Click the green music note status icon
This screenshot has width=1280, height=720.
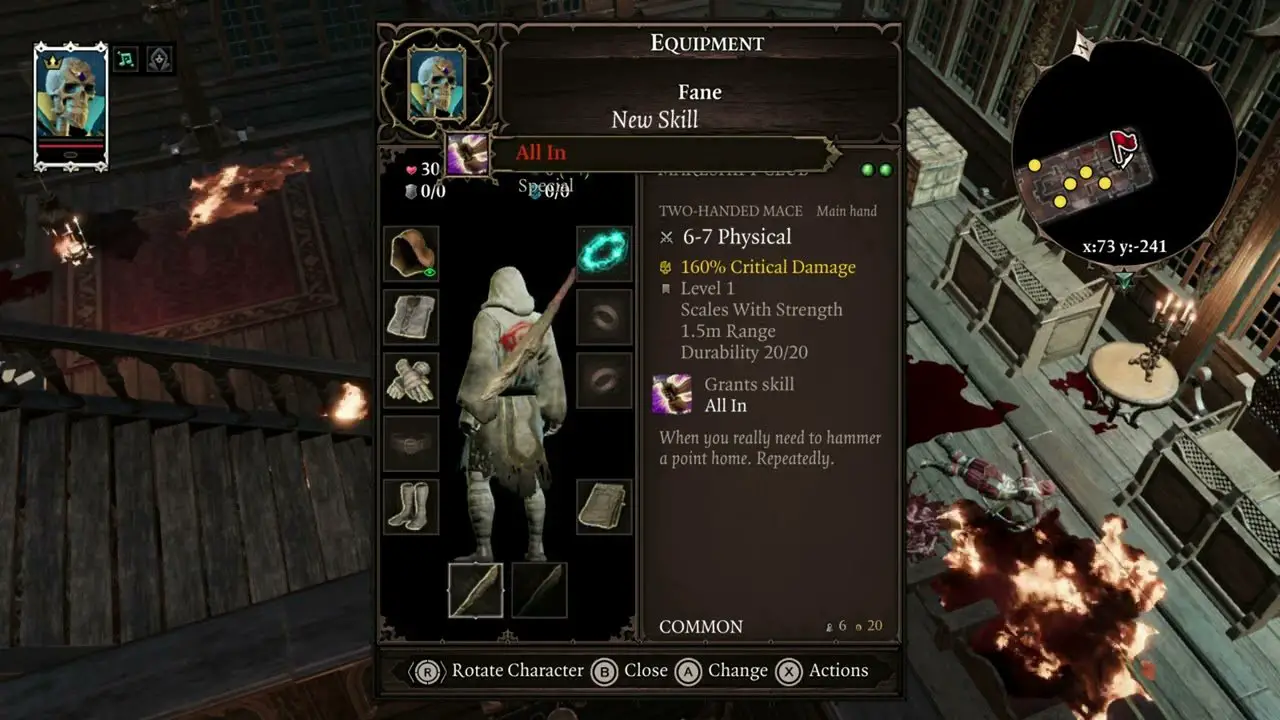(x=126, y=59)
